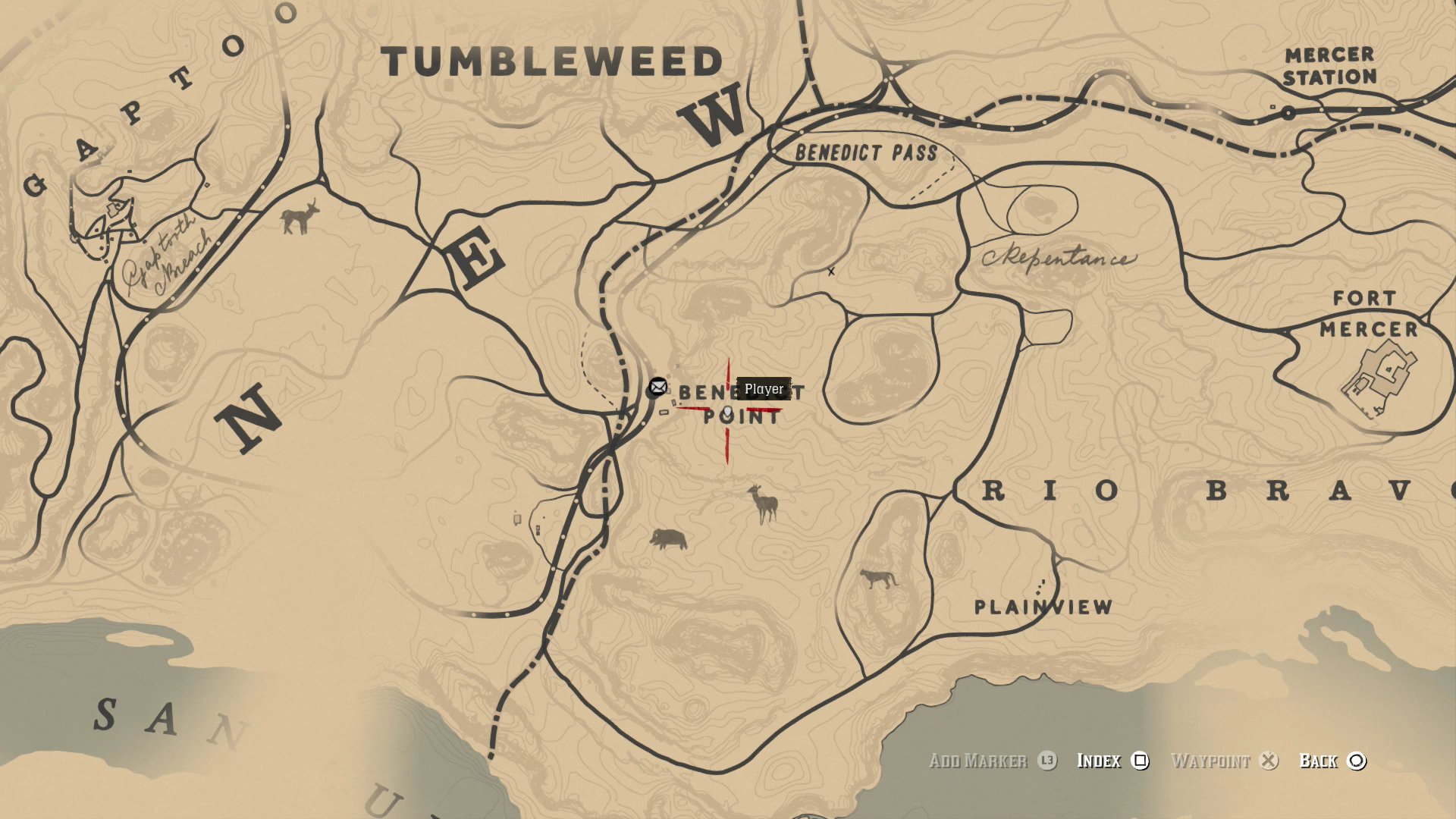This screenshot has height=819, width=1456.
Task: Click the Plainview location name
Action: click(1043, 607)
